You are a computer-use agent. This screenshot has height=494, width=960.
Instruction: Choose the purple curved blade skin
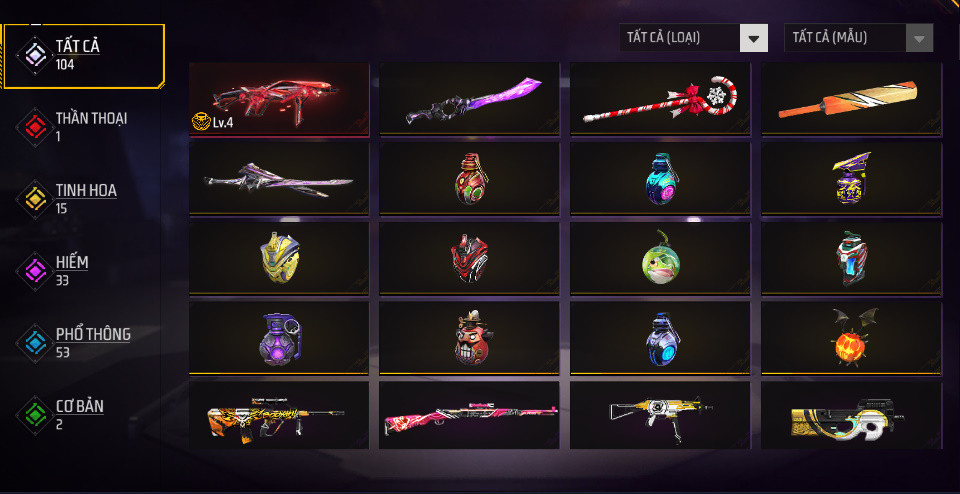click(470, 99)
